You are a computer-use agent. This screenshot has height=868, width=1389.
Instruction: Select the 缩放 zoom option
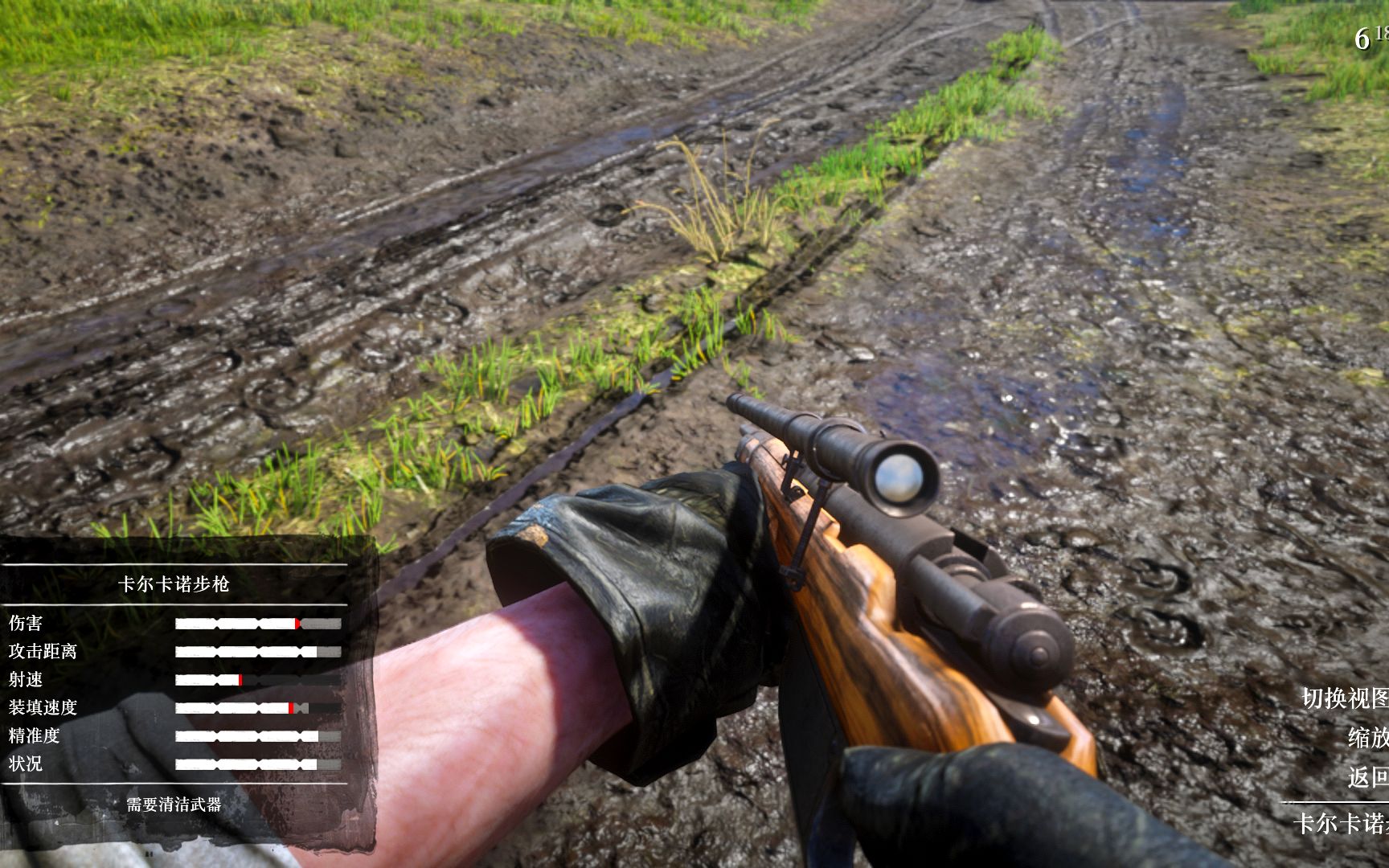click(1368, 737)
